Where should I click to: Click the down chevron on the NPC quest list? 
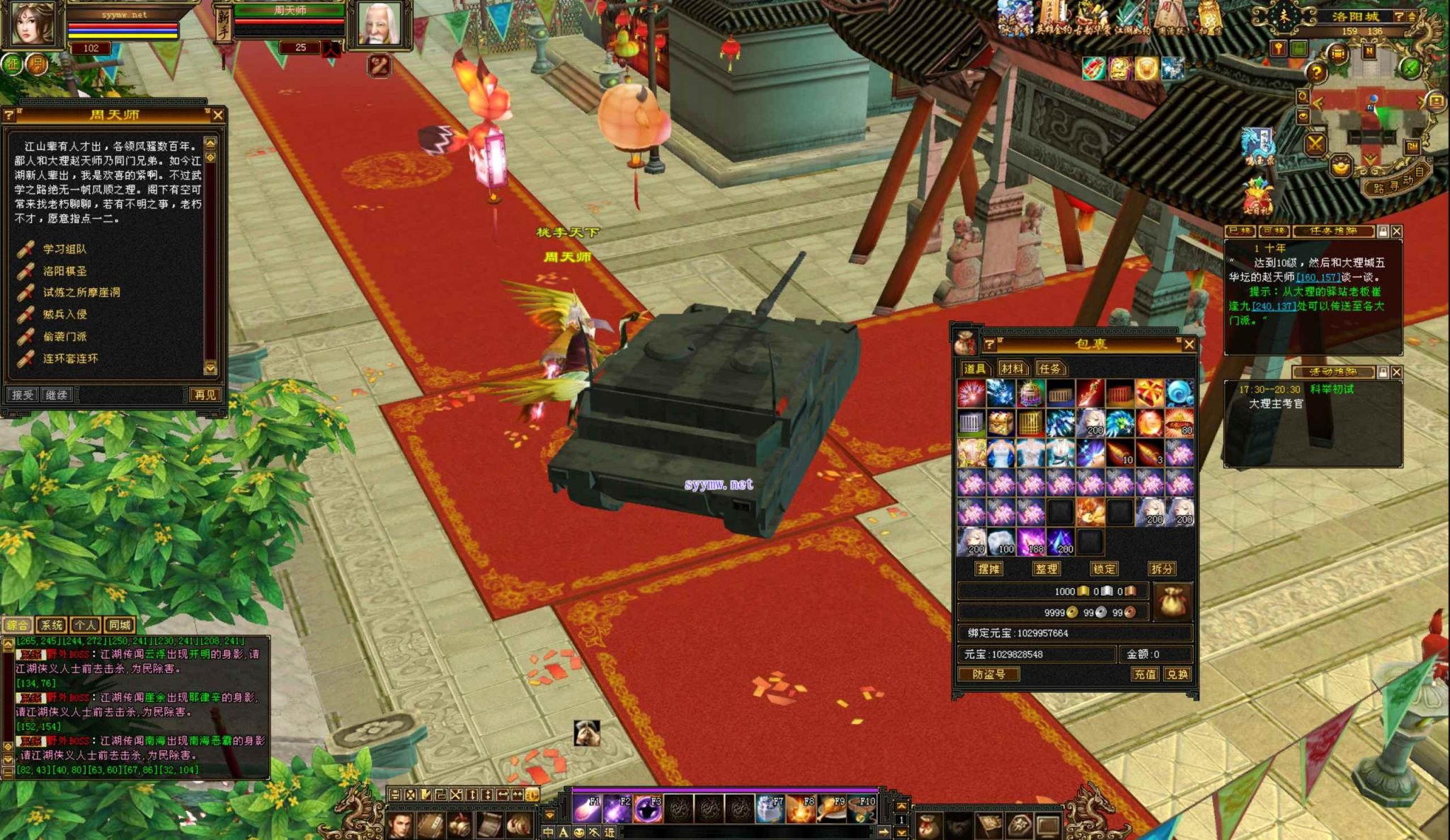click(x=210, y=369)
